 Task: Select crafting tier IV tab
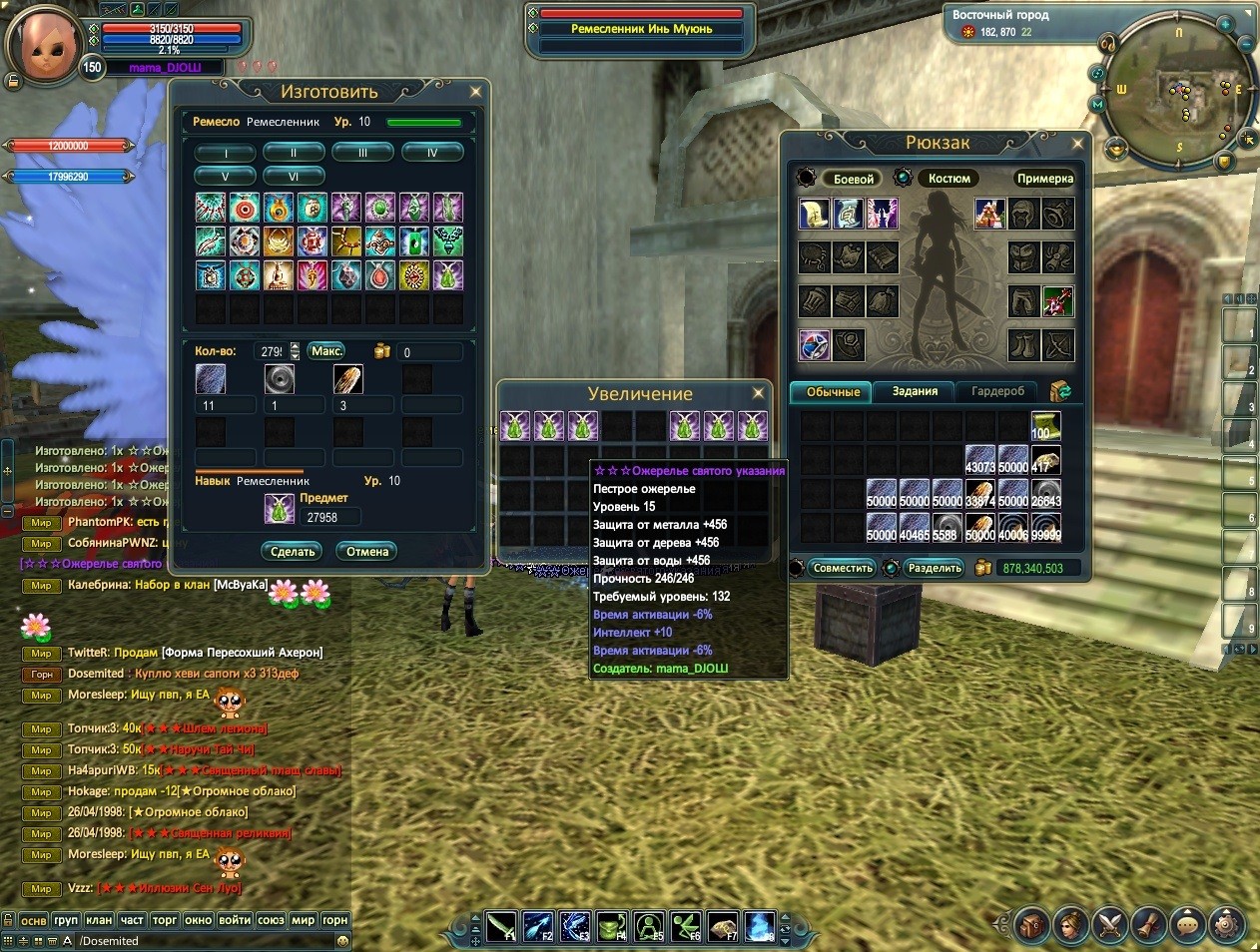pyautogui.click(x=432, y=153)
